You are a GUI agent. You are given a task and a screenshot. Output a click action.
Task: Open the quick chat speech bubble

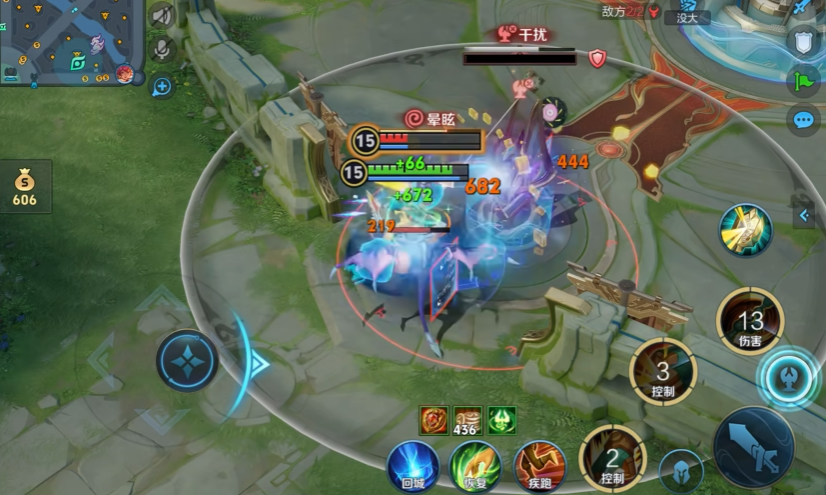[804, 121]
